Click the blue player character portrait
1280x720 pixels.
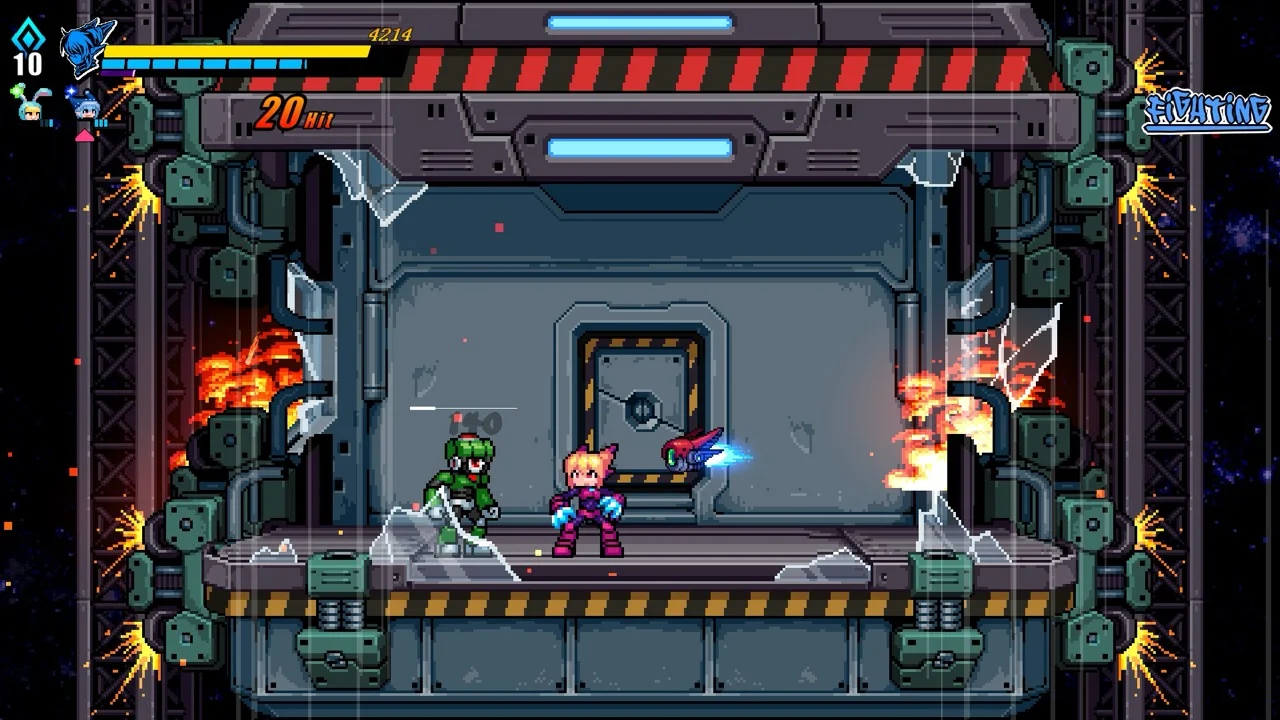click(x=84, y=47)
